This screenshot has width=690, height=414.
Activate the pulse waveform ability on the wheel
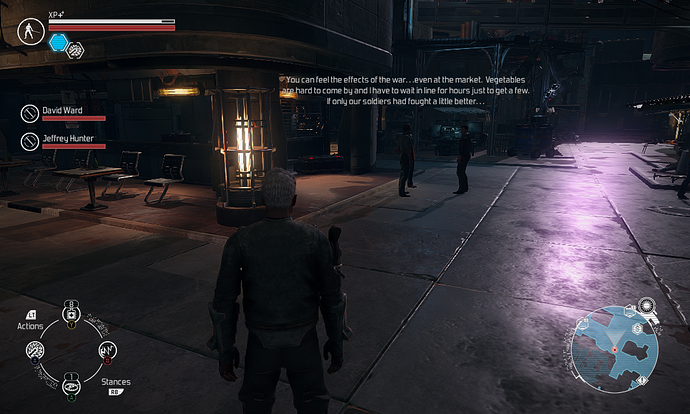click(x=107, y=350)
